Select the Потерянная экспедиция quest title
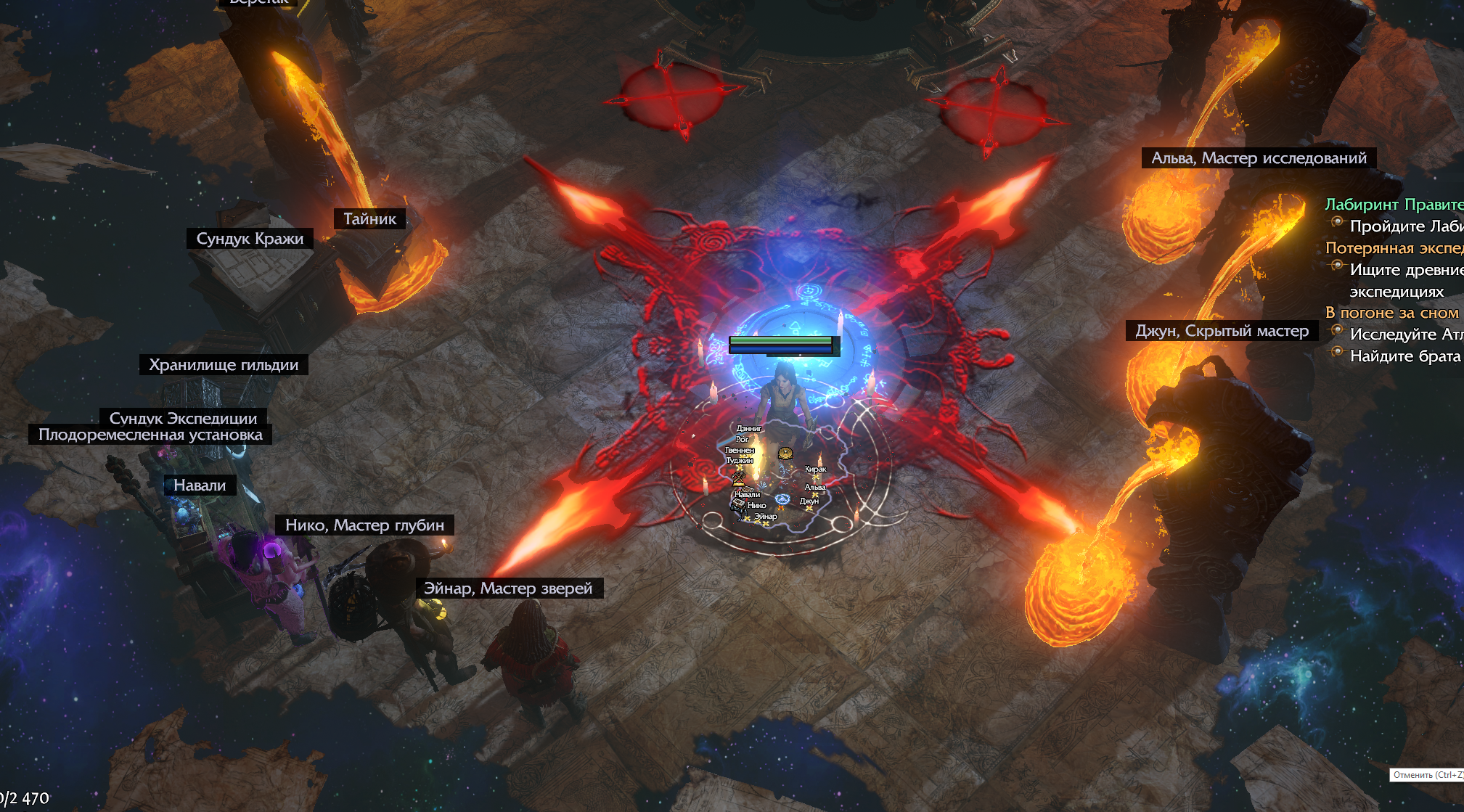The height and width of the screenshot is (812, 1464). pos(1394,248)
